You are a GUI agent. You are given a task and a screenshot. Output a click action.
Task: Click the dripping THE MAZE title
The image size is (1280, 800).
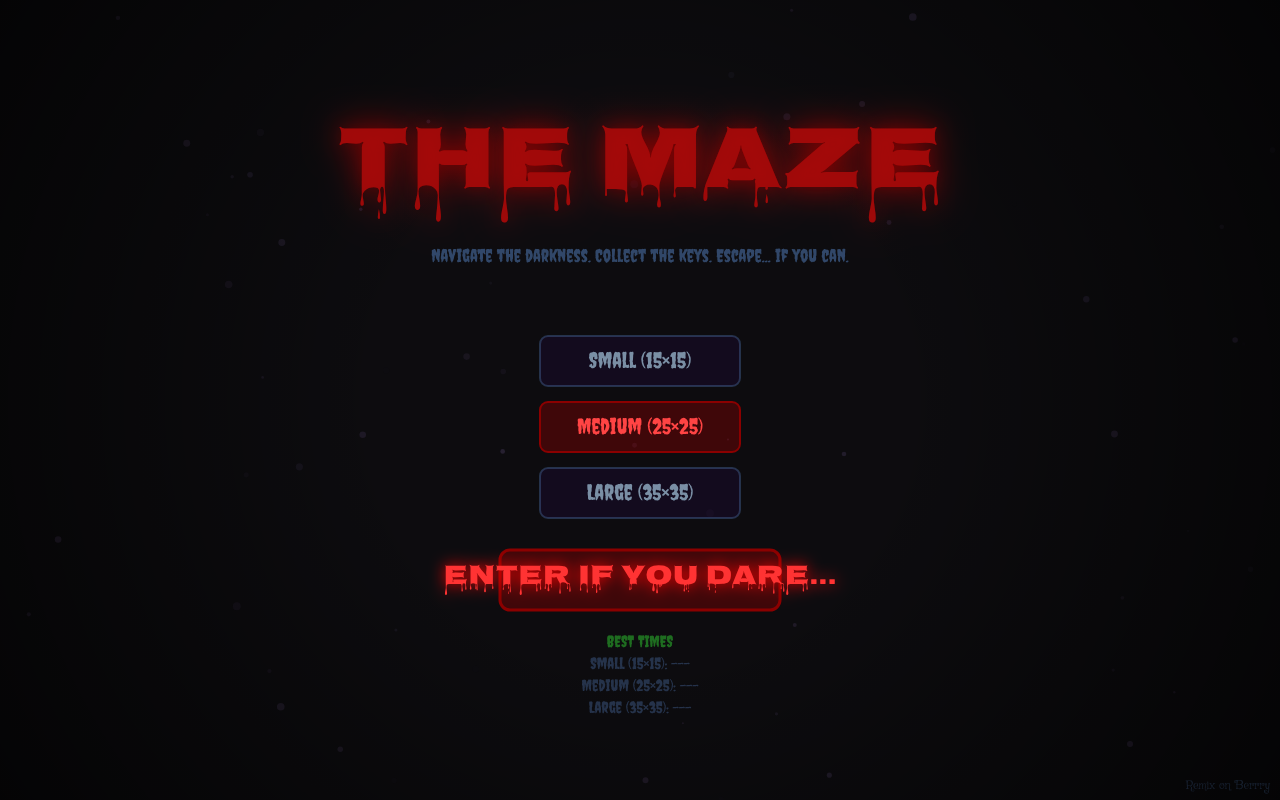(640, 160)
